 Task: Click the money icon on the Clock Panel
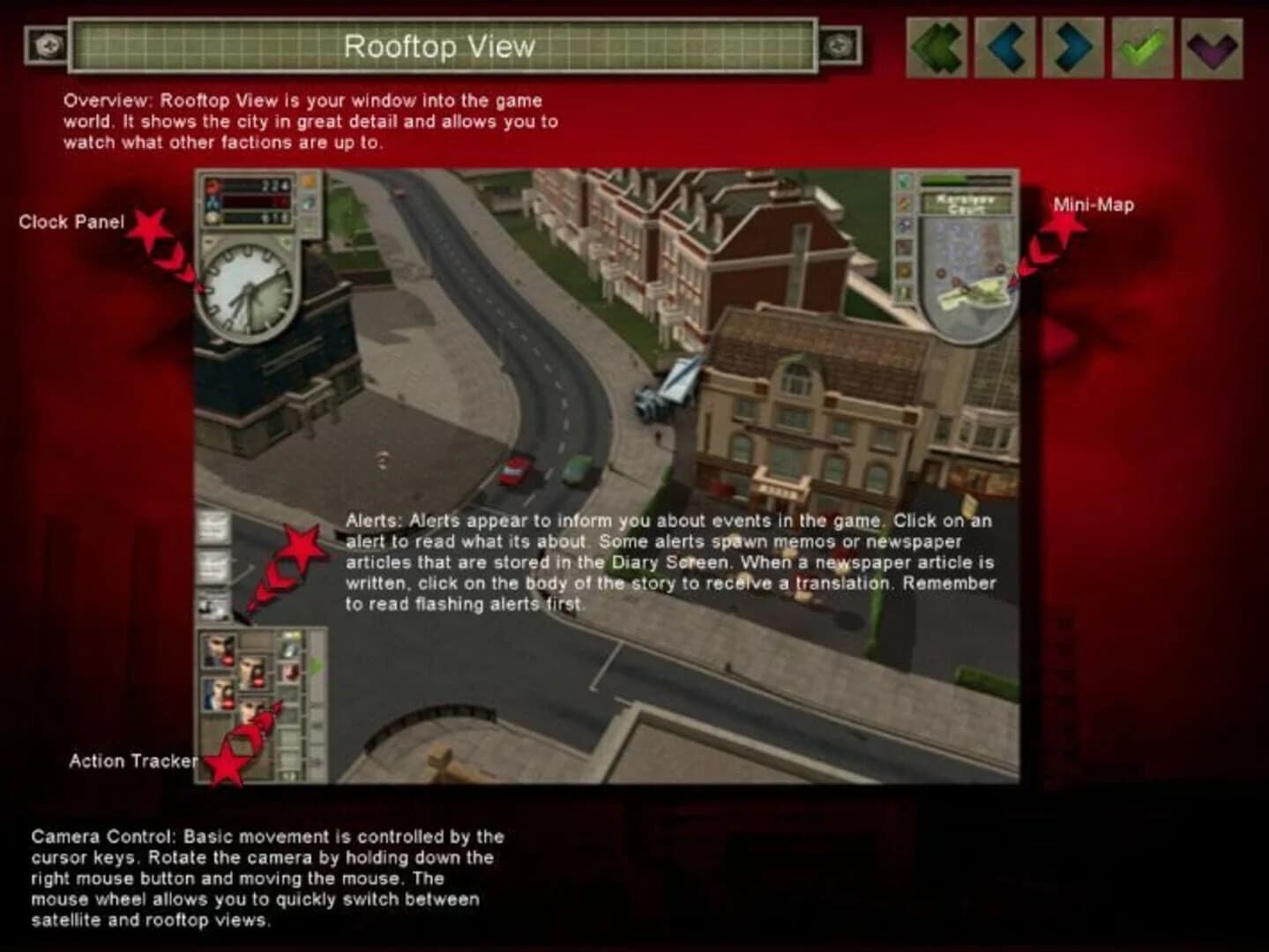click(211, 217)
